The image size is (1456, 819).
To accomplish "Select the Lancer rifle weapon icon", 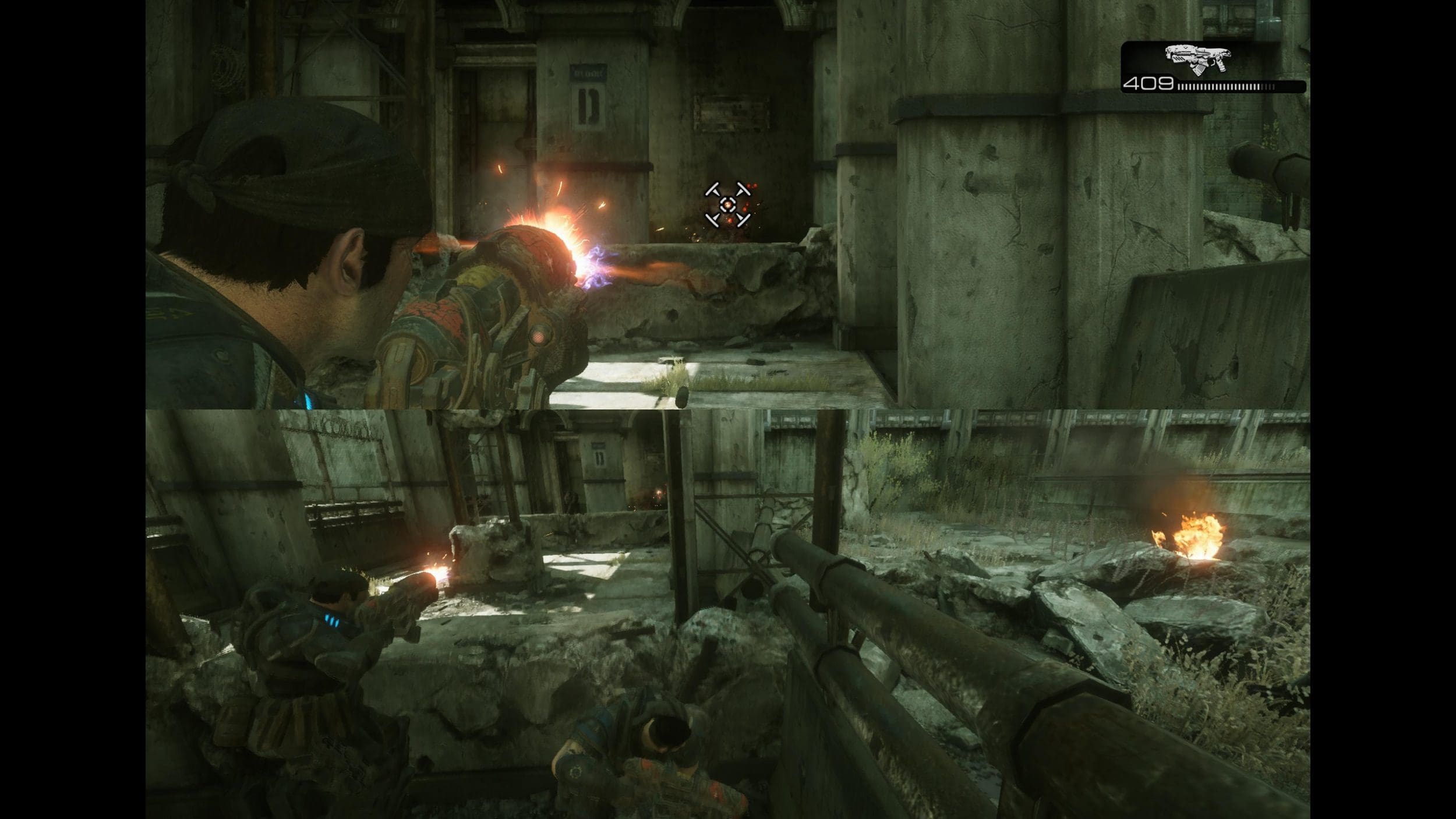I will point(1198,59).
